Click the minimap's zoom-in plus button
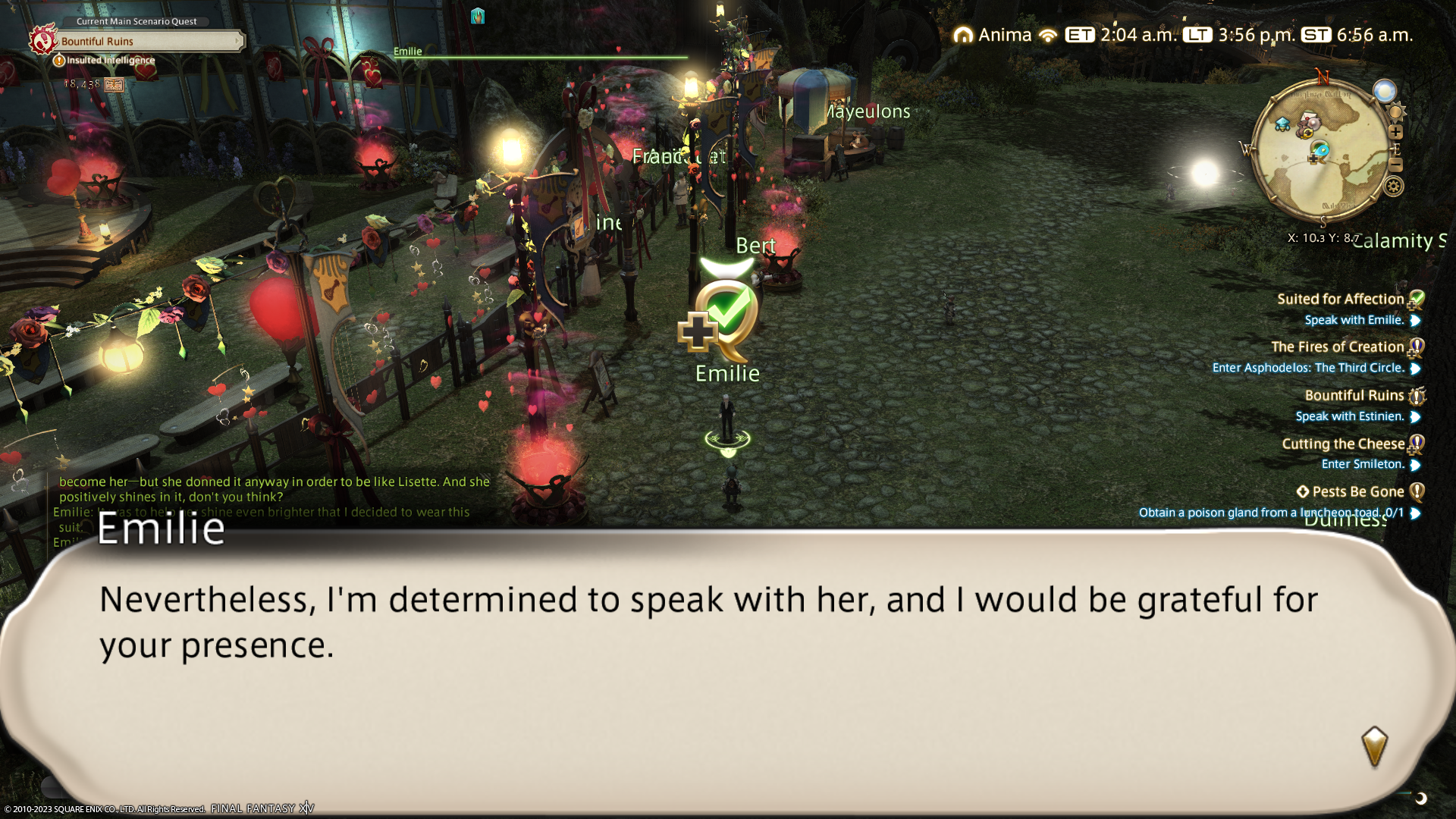Screen dimensions: 1456x819 click(x=1395, y=132)
